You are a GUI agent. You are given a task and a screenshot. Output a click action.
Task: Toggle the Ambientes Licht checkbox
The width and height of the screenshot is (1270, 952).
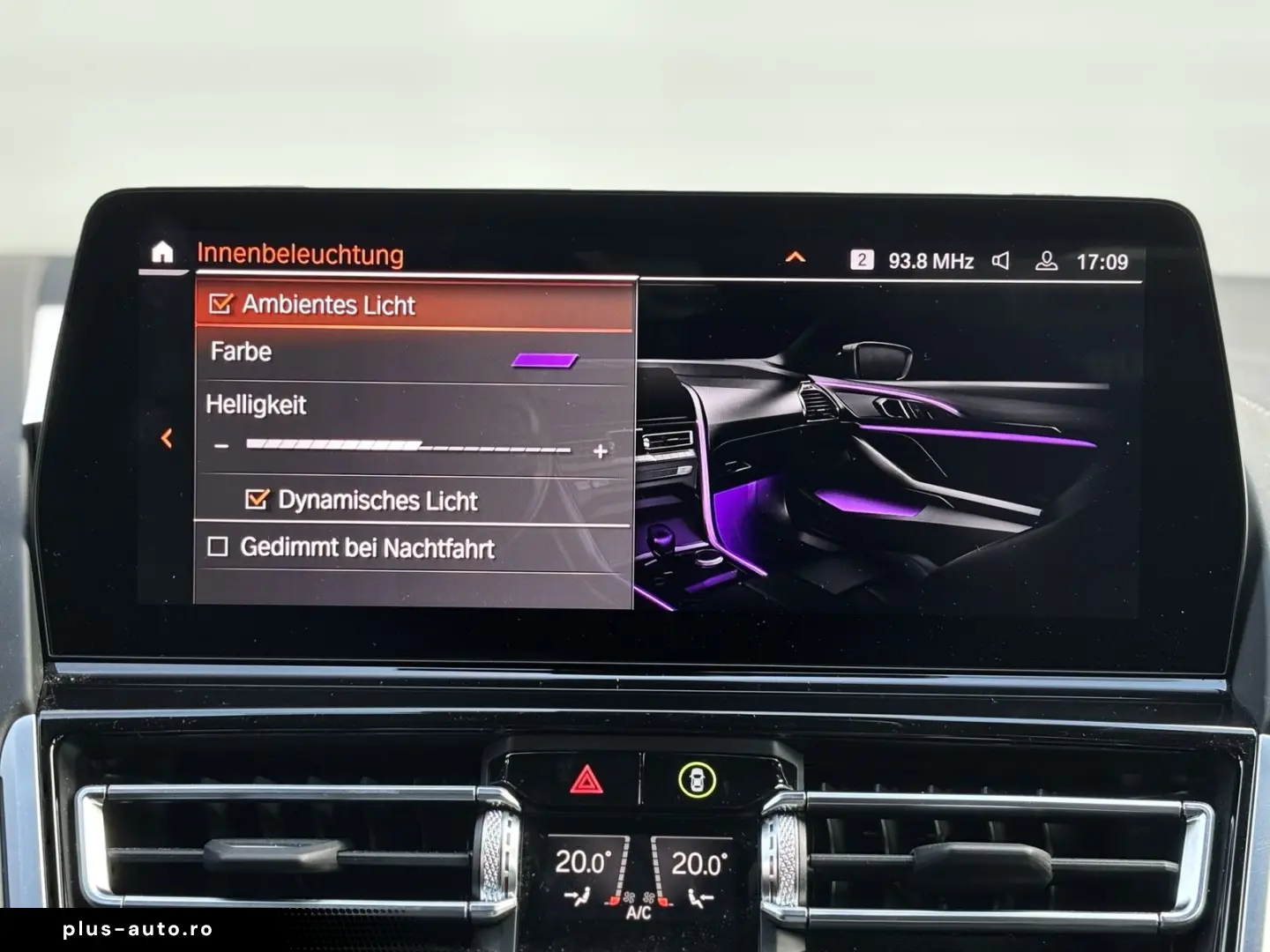[x=220, y=304]
